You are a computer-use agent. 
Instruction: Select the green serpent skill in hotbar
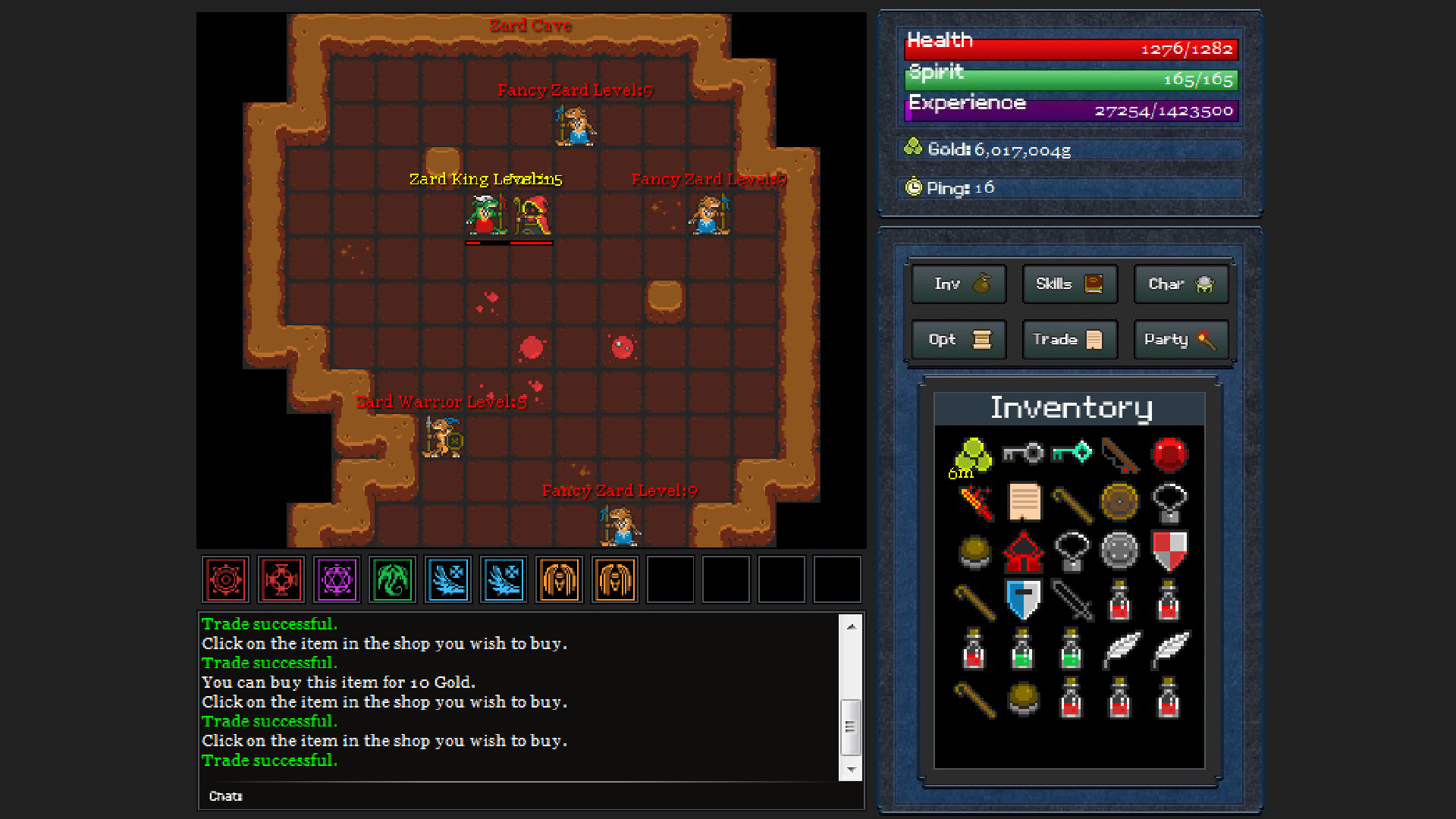[x=392, y=579]
